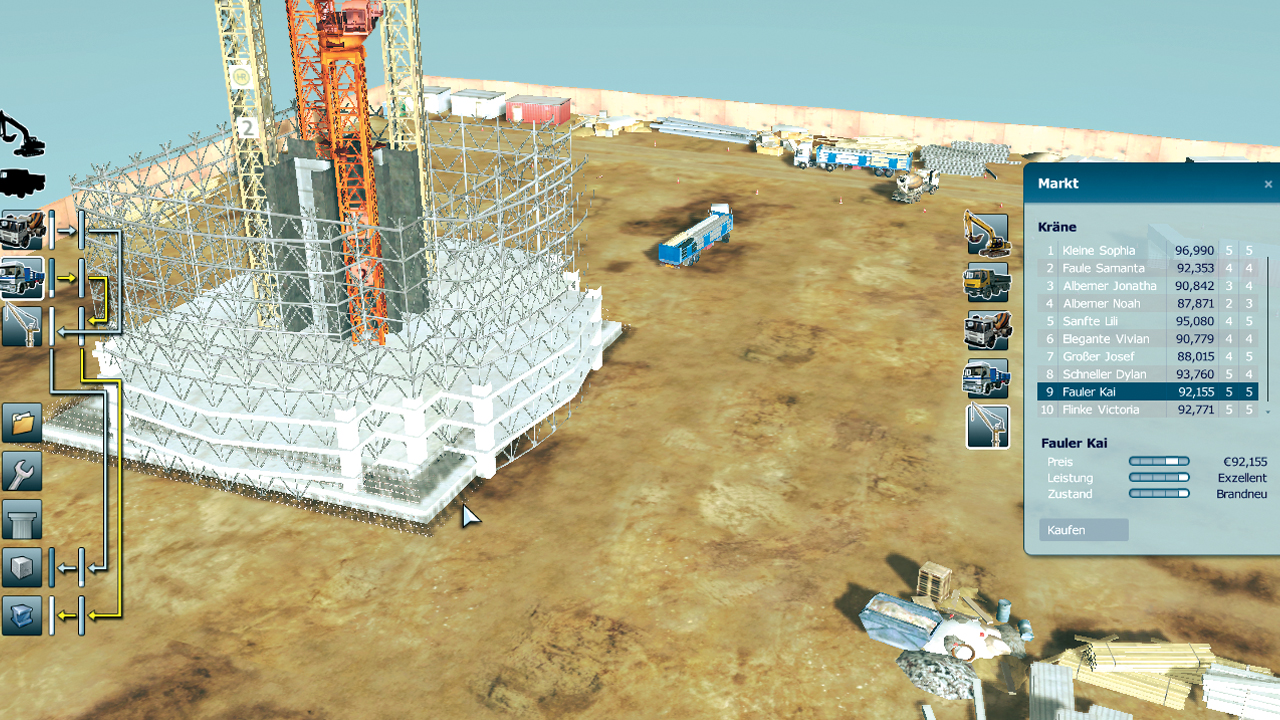1280x720 pixels.
Task: Click the mobile crane icon in the left sidebar
Action: [21, 328]
